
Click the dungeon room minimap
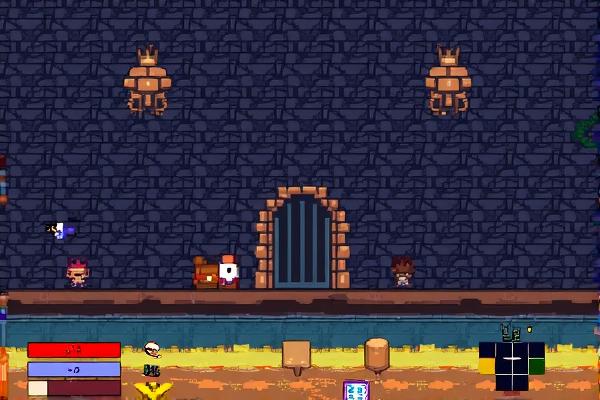coord(511,365)
